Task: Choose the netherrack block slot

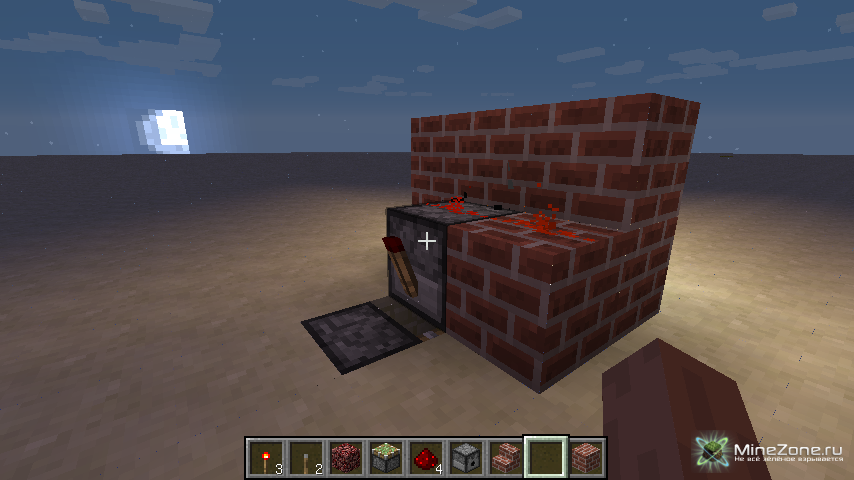Action: [x=347, y=457]
